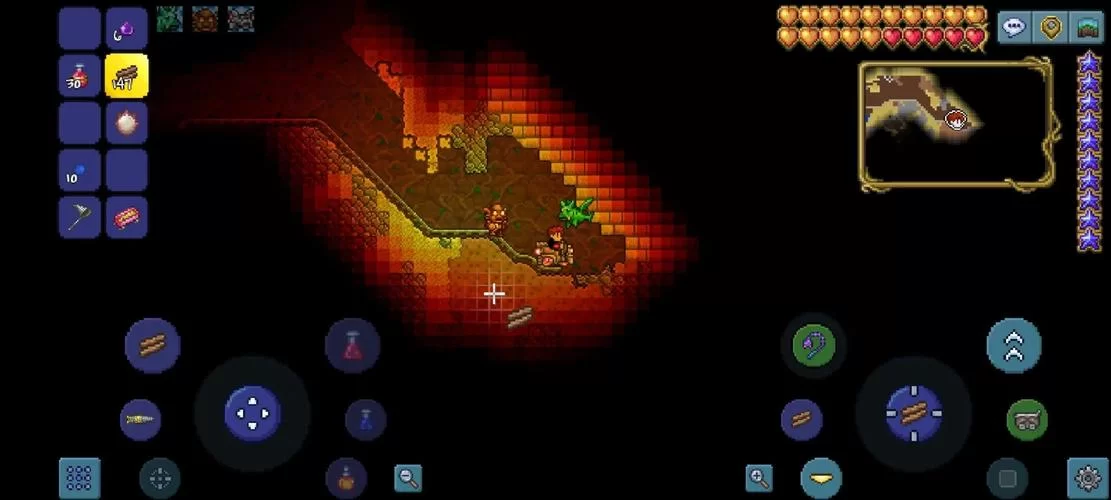Use the quick buff potion button
The width and height of the screenshot is (1111, 500).
click(346, 478)
